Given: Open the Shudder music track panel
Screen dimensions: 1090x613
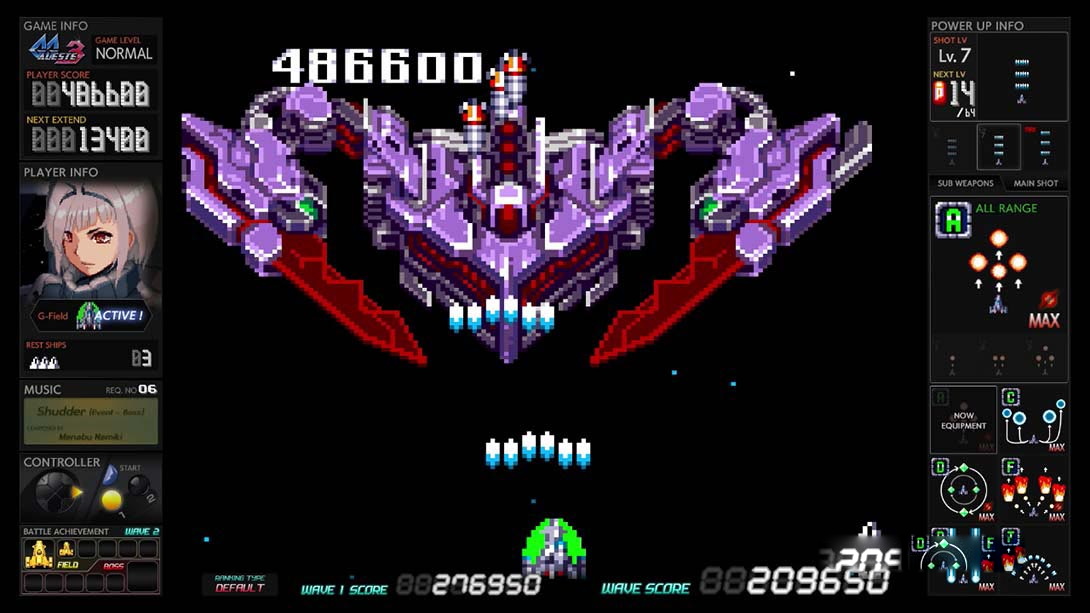Looking at the screenshot, I should click(x=90, y=421).
